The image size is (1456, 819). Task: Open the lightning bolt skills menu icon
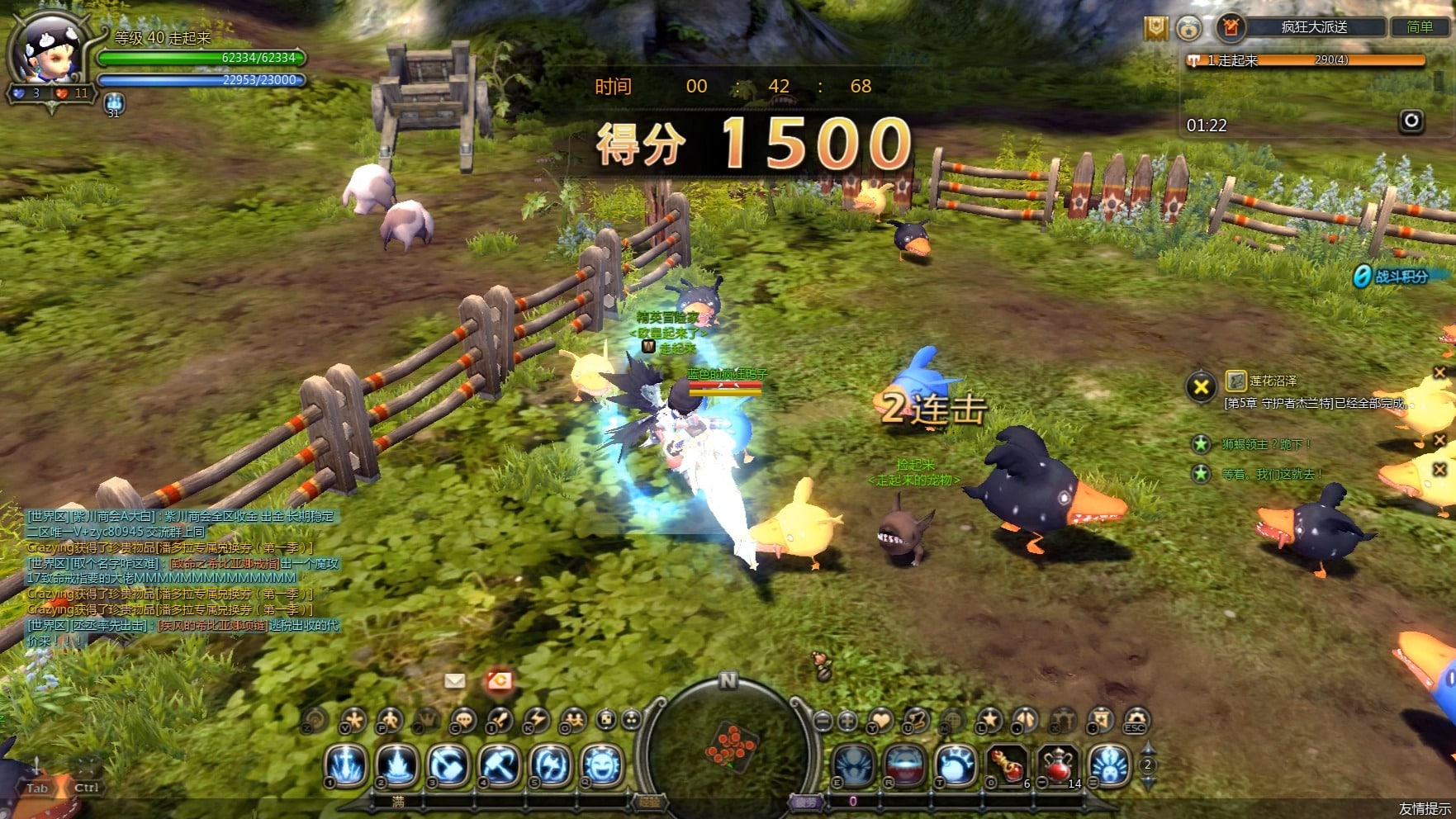[538, 721]
